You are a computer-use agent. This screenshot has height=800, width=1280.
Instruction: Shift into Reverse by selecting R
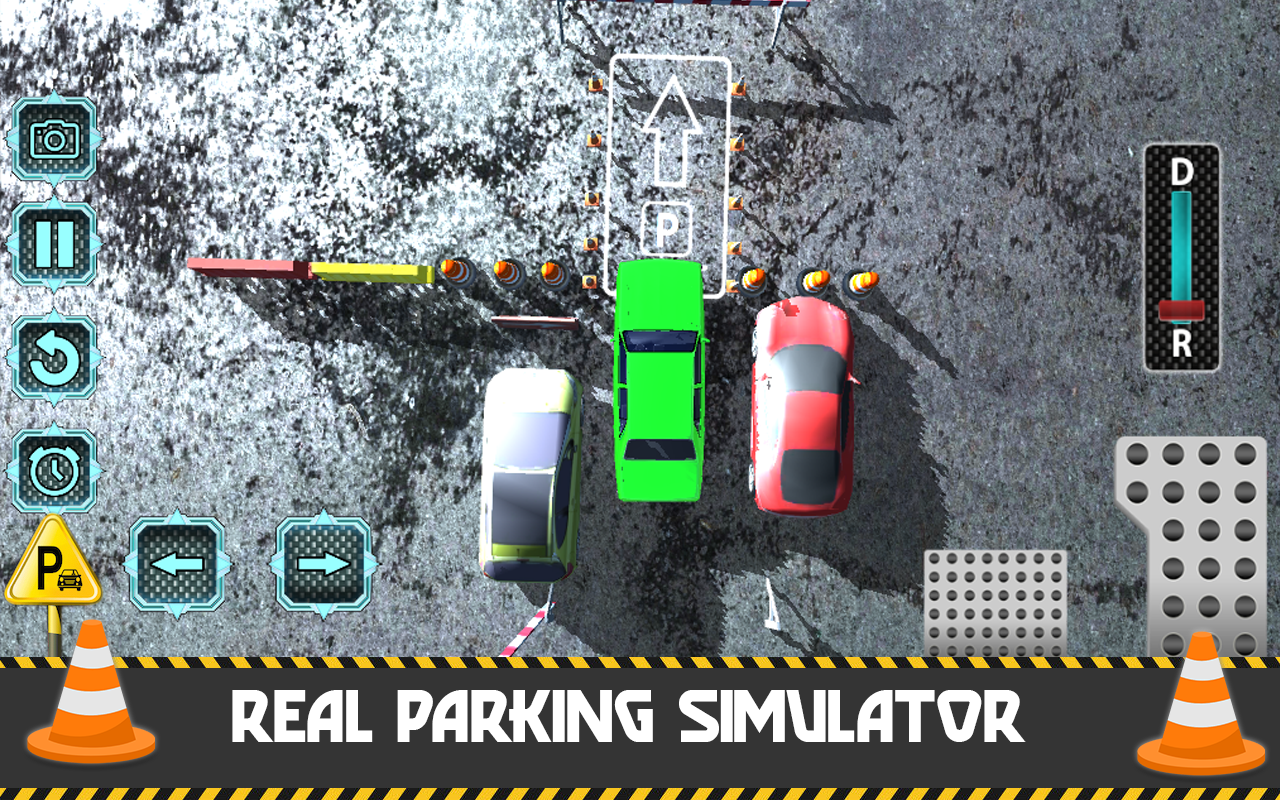1184,340
